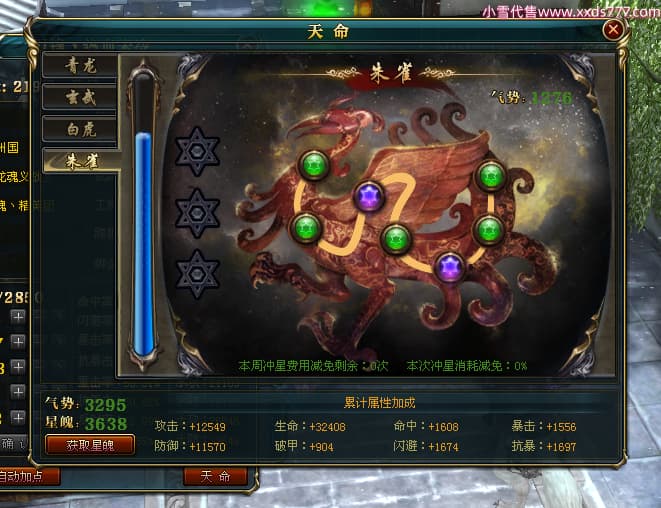Click the 获取星魄 button
This screenshot has height=508, width=661.
(90, 444)
